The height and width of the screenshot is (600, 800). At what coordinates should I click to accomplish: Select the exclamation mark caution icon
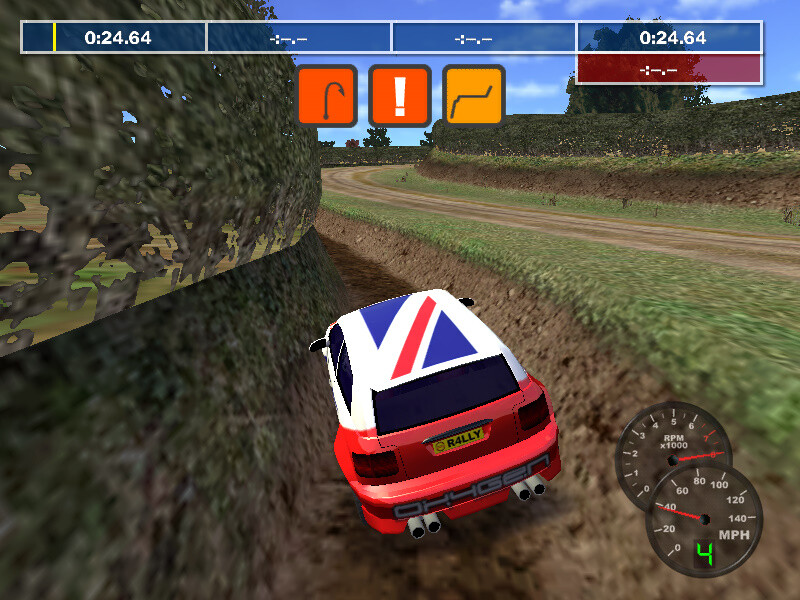[x=400, y=95]
